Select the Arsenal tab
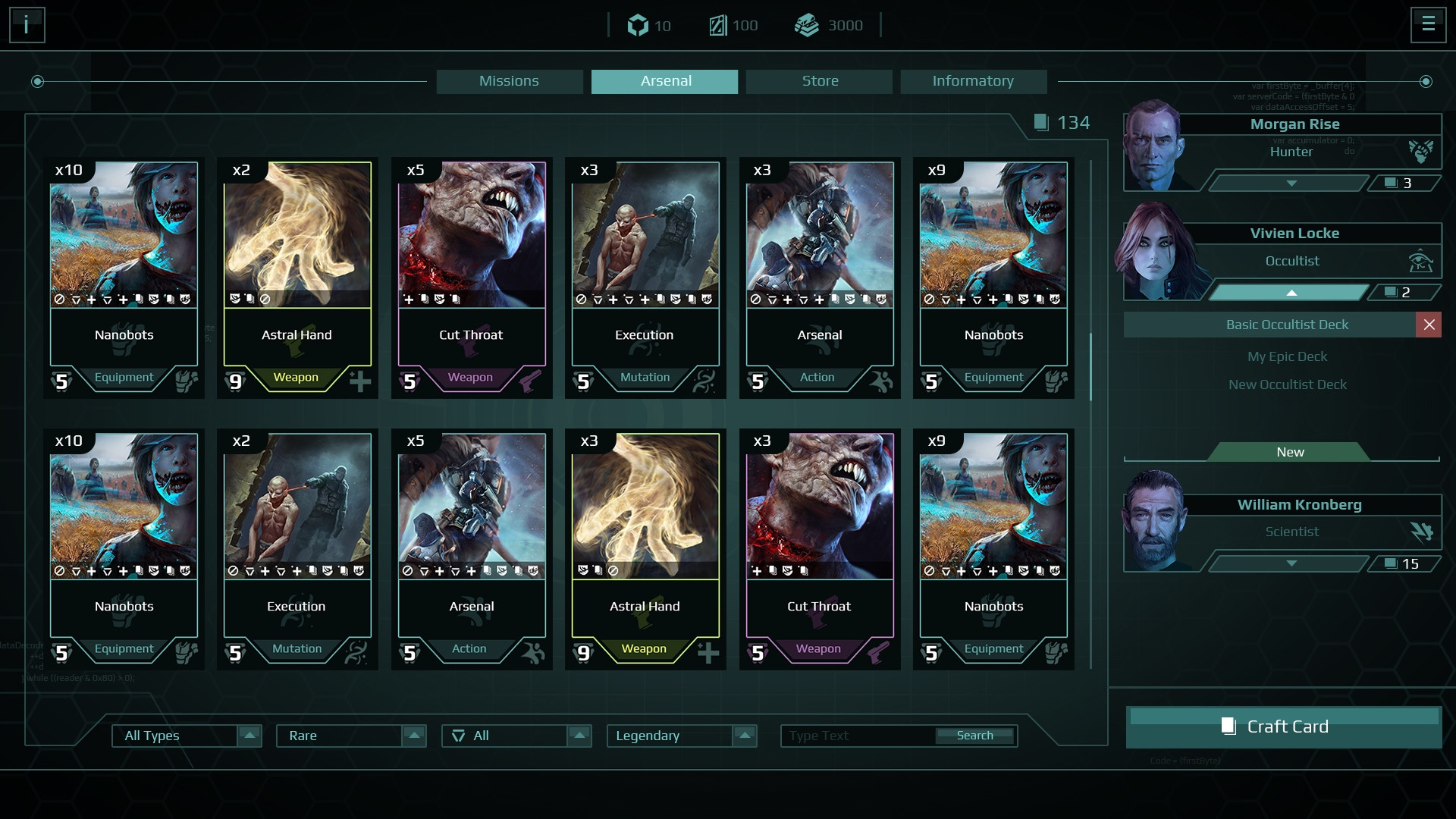1456x819 pixels. [664, 81]
